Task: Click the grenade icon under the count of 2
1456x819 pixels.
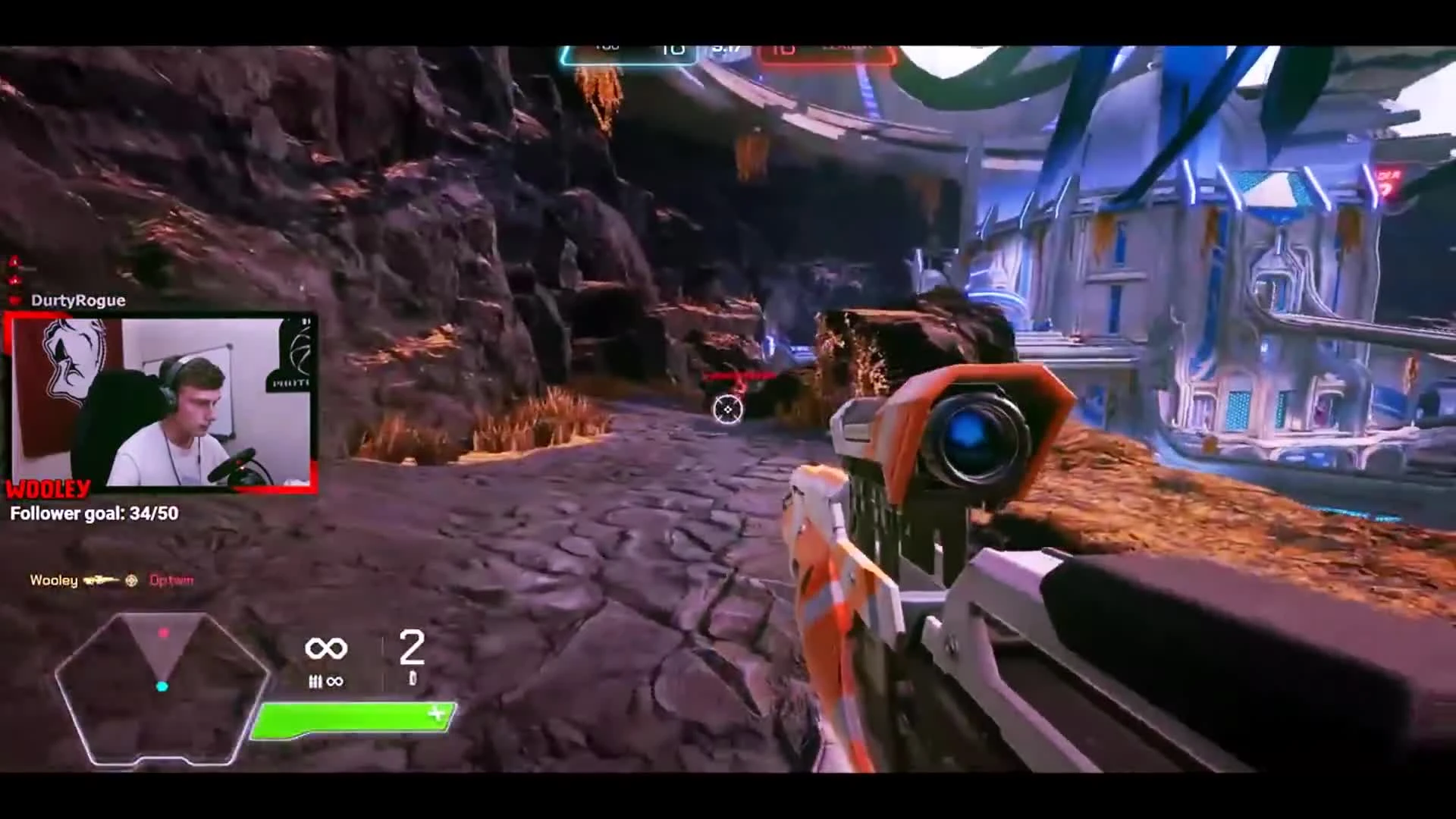Action: point(413,677)
